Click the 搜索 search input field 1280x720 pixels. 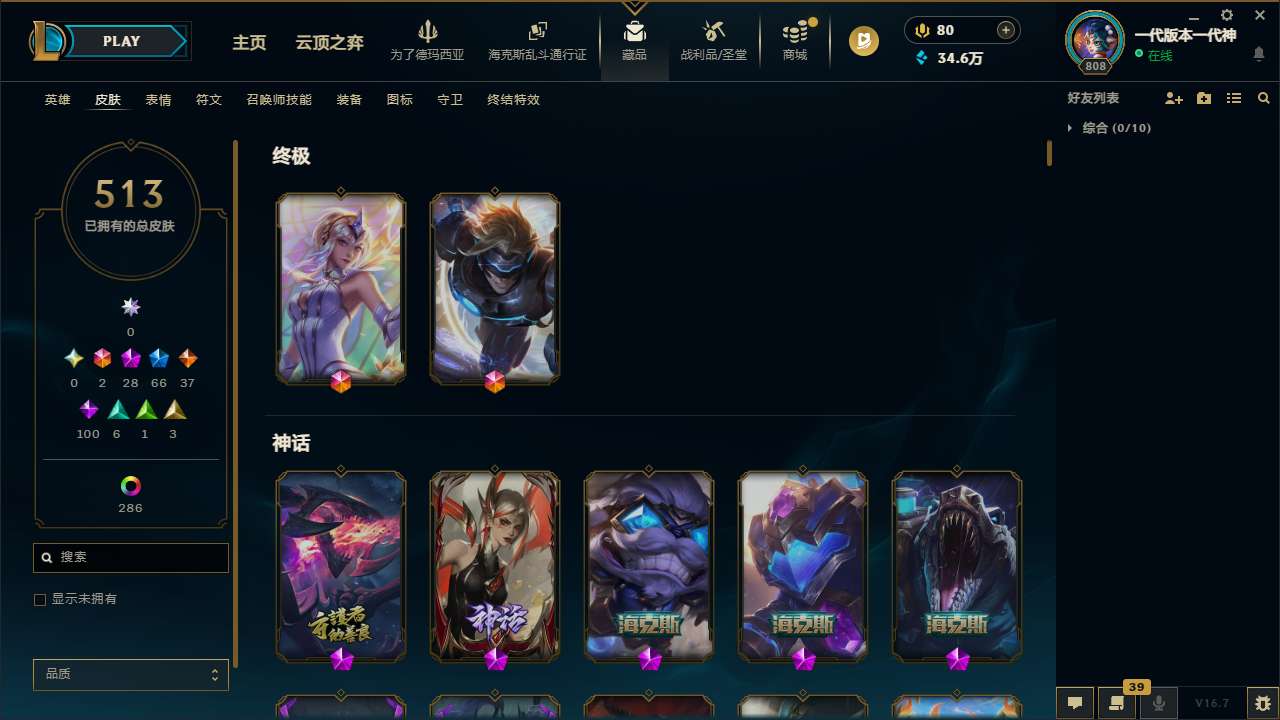130,557
